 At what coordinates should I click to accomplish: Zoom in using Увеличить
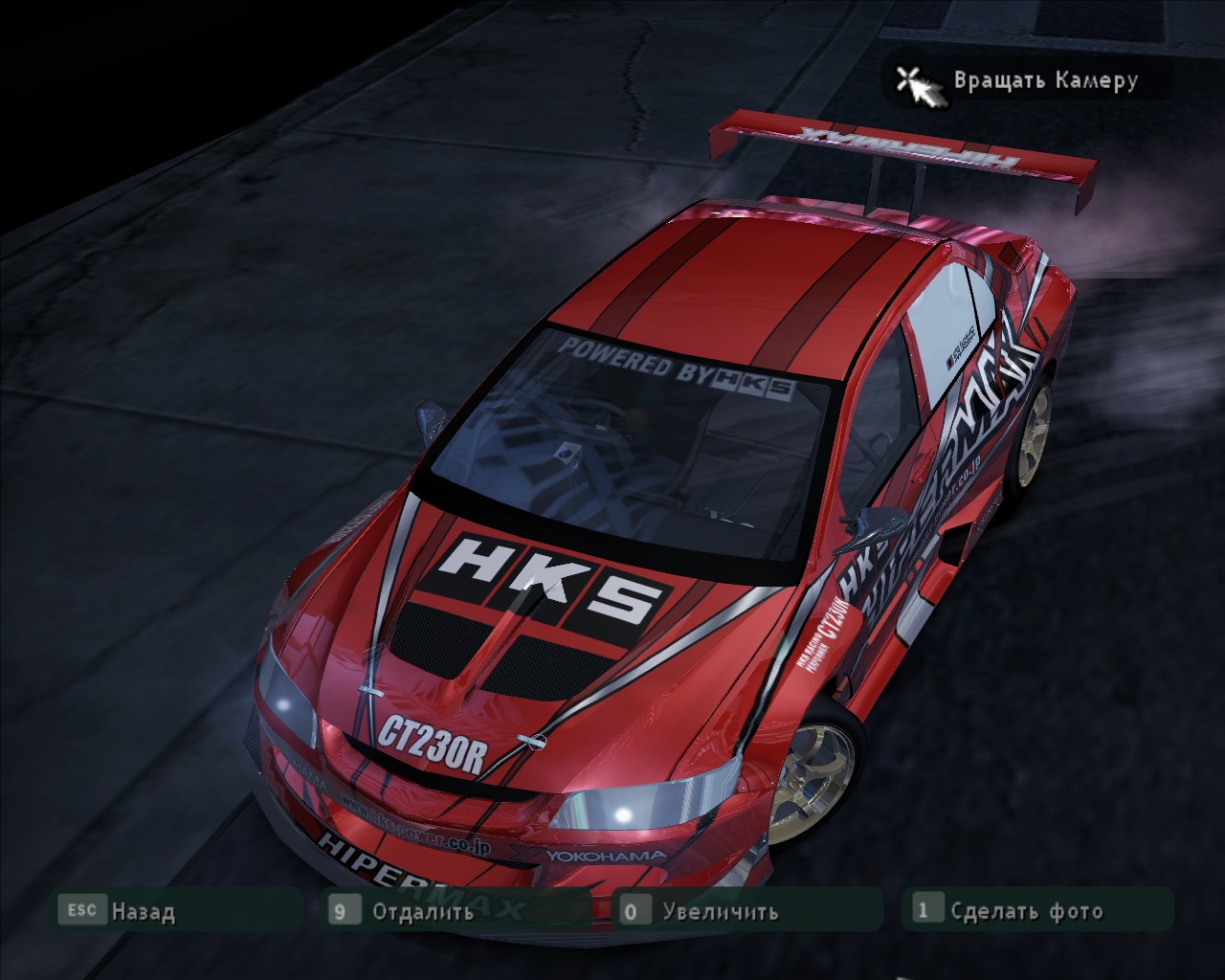pyautogui.click(x=720, y=911)
